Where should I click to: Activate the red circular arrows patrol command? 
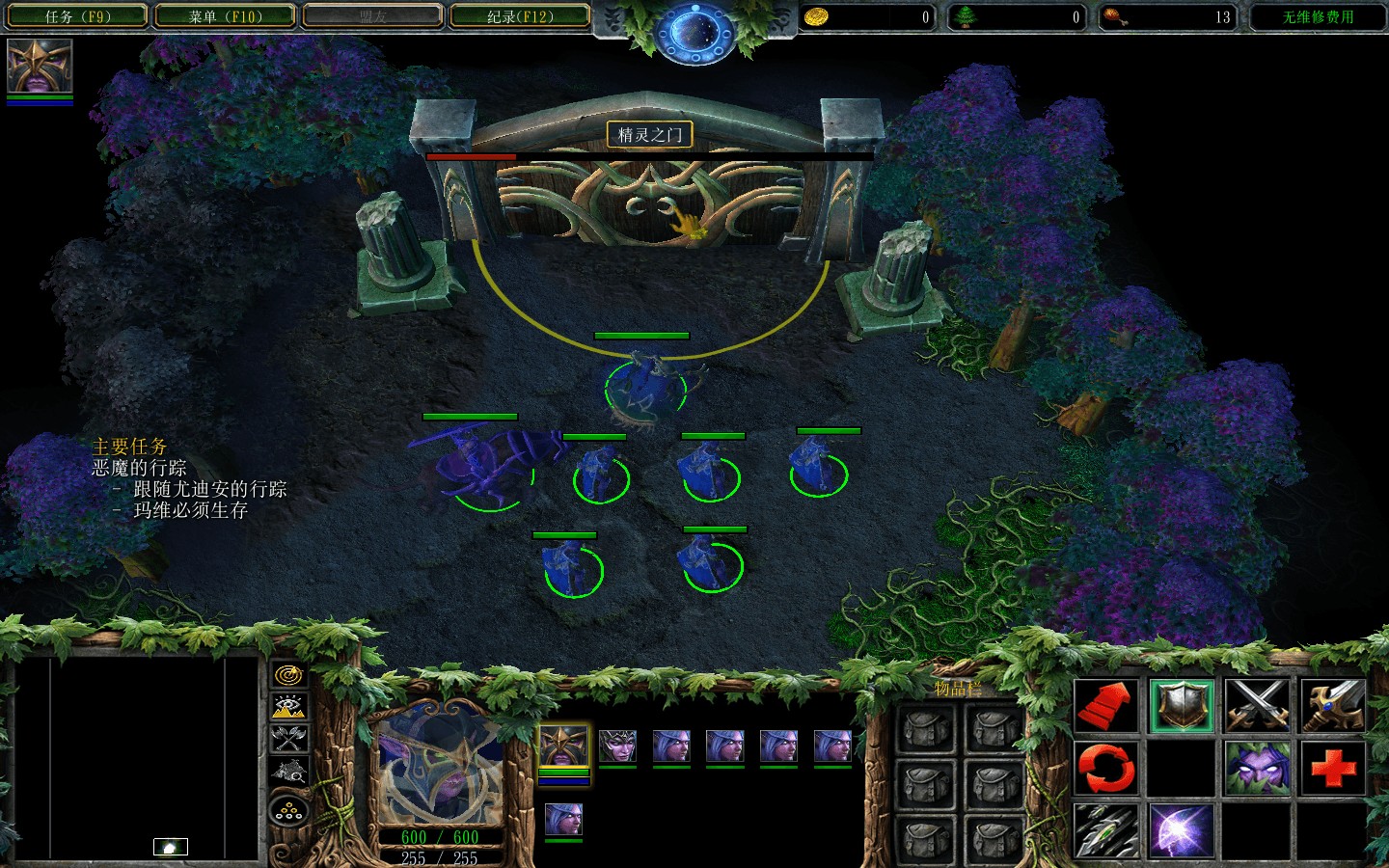pos(1105,769)
